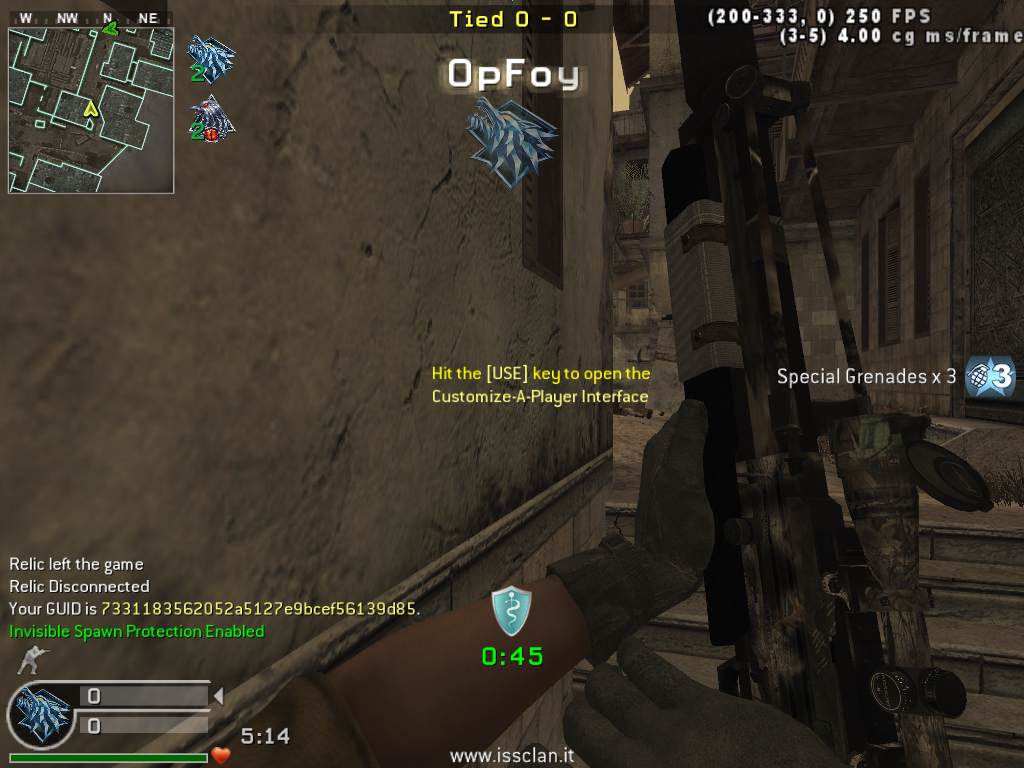Select the Special Grenades icon
The height and width of the screenshot is (768, 1024).
[989, 377]
